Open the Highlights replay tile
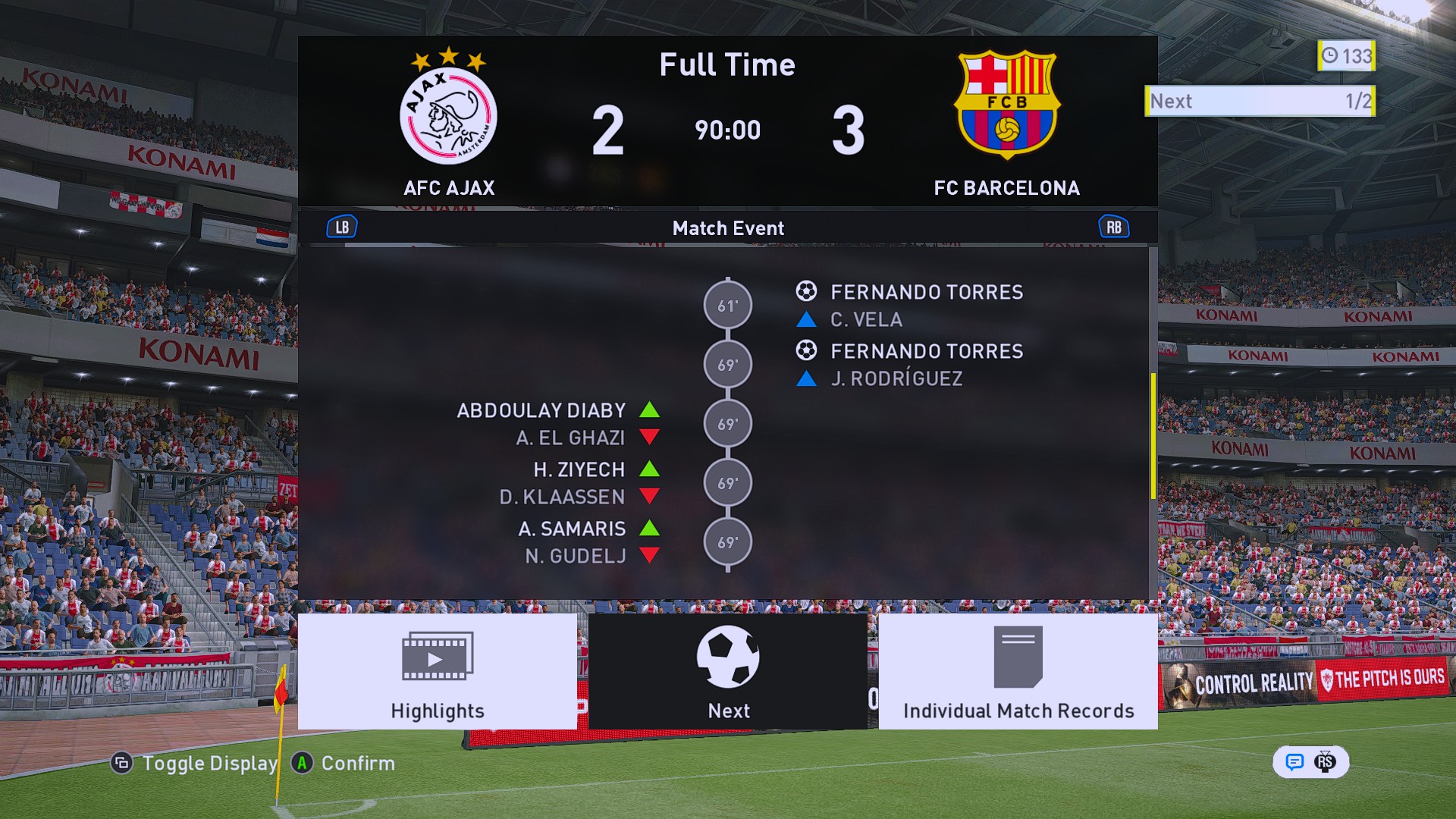The image size is (1456, 819). [x=438, y=671]
